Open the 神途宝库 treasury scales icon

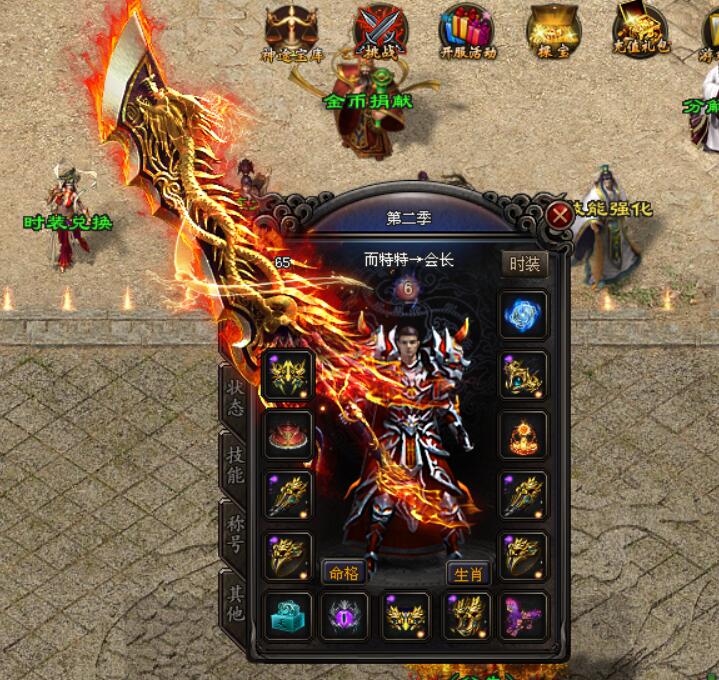[291, 30]
